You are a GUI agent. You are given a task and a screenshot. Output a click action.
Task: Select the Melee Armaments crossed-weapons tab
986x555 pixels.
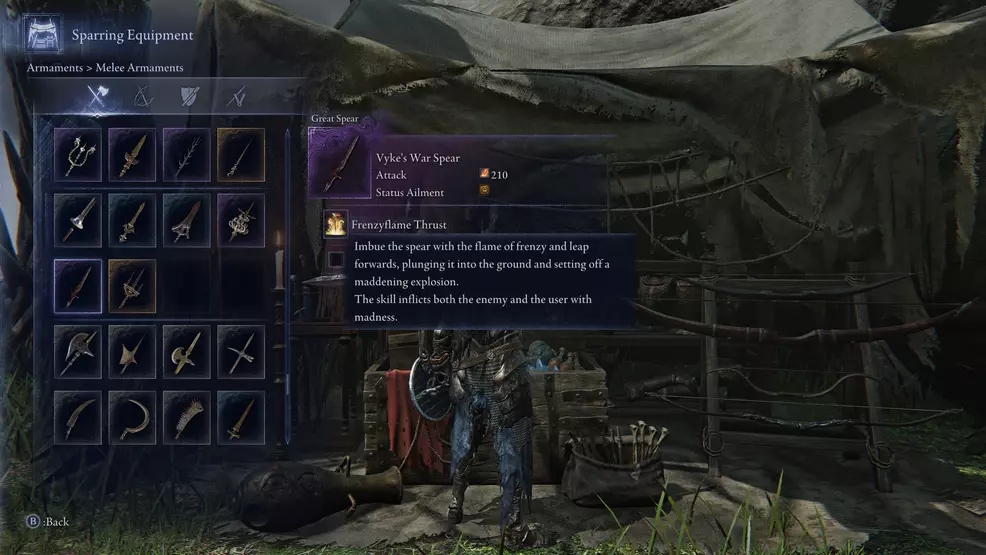97,97
